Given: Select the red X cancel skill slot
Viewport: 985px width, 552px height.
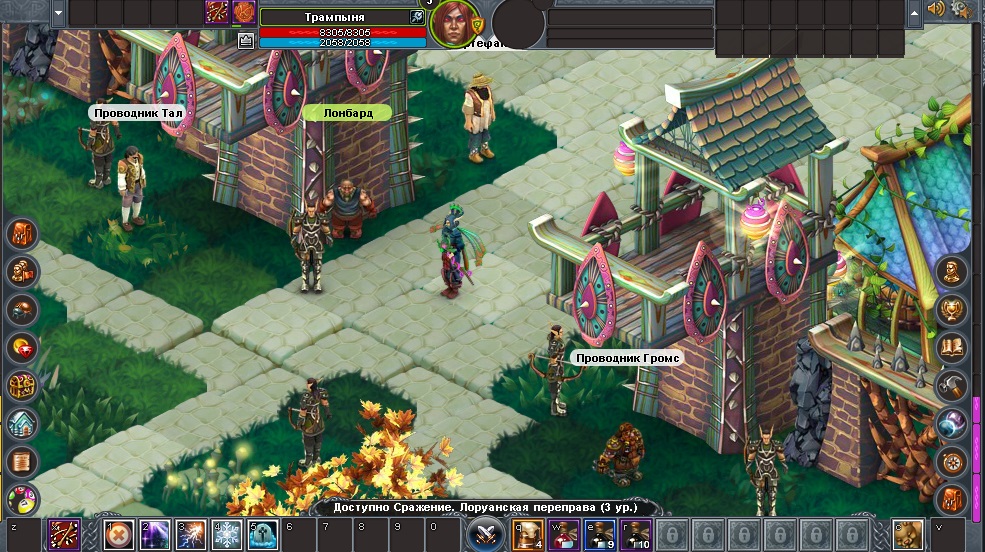Looking at the screenshot, I should click(x=118, y=534).
